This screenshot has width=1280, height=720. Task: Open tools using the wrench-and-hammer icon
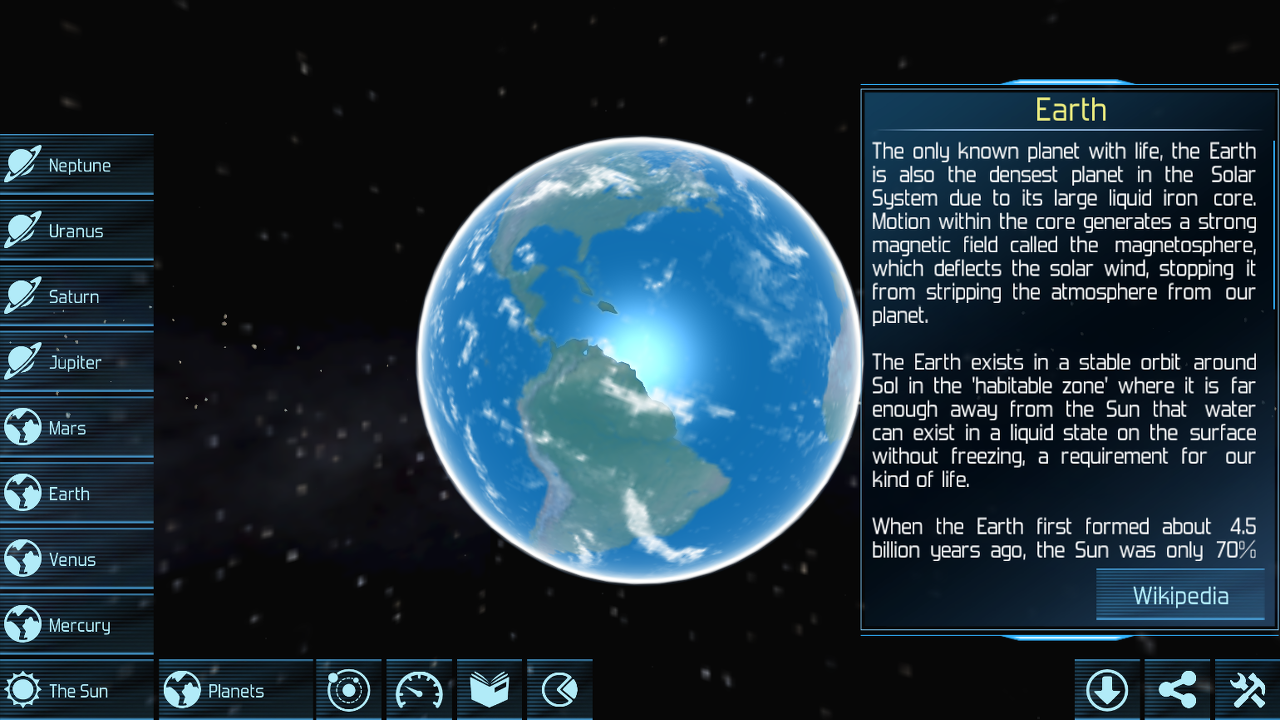(x=1247, y=689)
